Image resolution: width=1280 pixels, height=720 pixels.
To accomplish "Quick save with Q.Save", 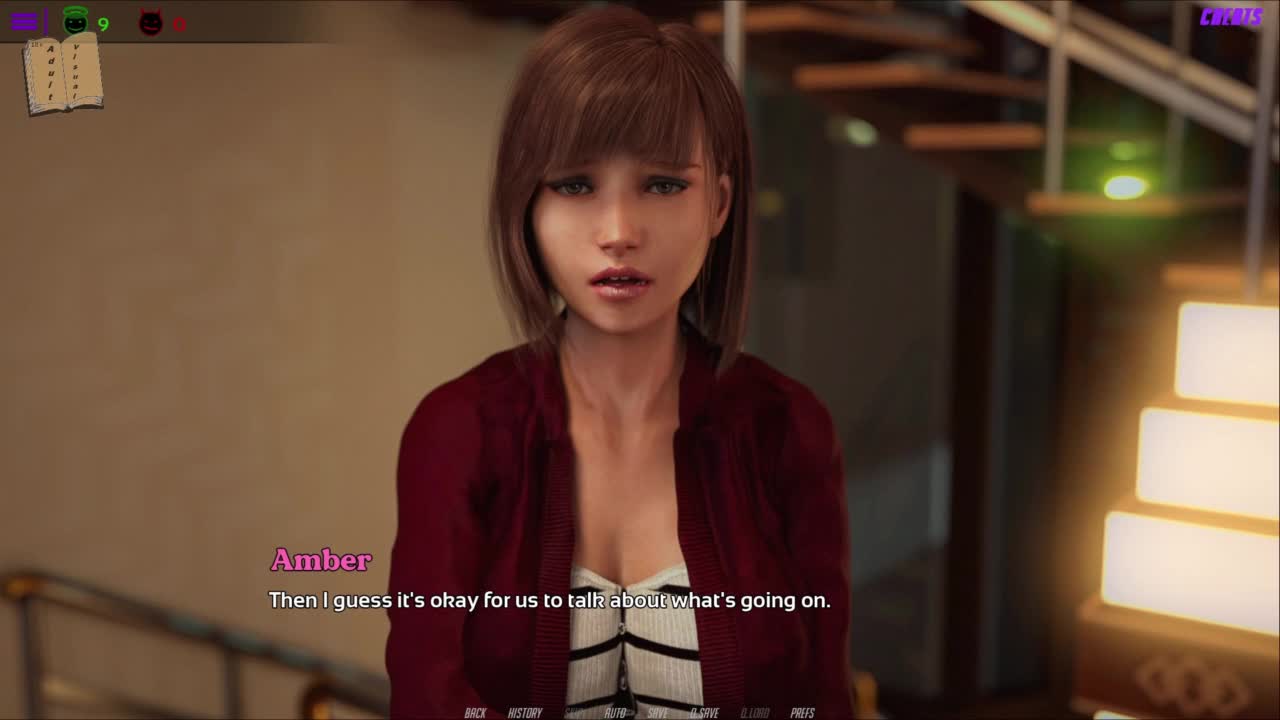I will coord(704,712).
